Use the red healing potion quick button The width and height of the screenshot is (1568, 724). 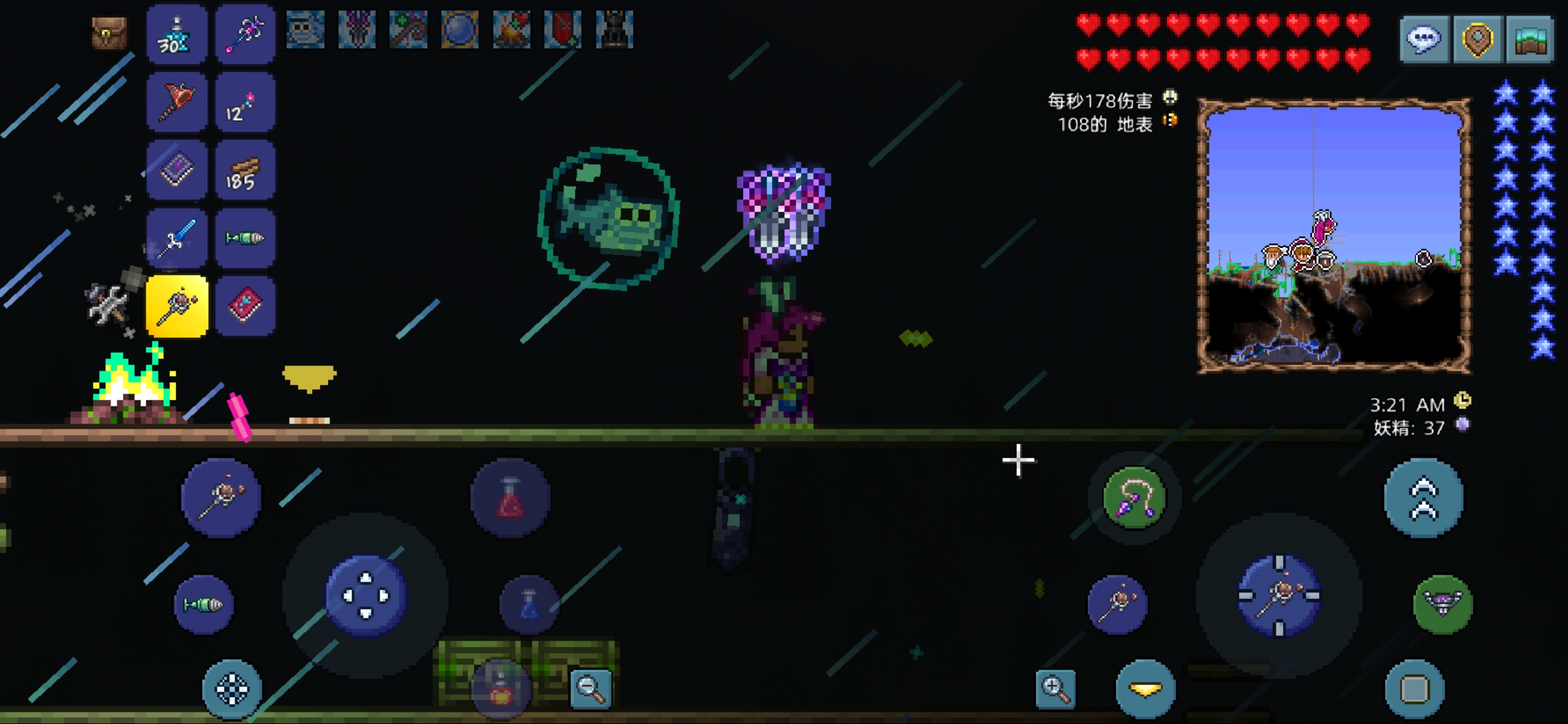tap(510, 497)
